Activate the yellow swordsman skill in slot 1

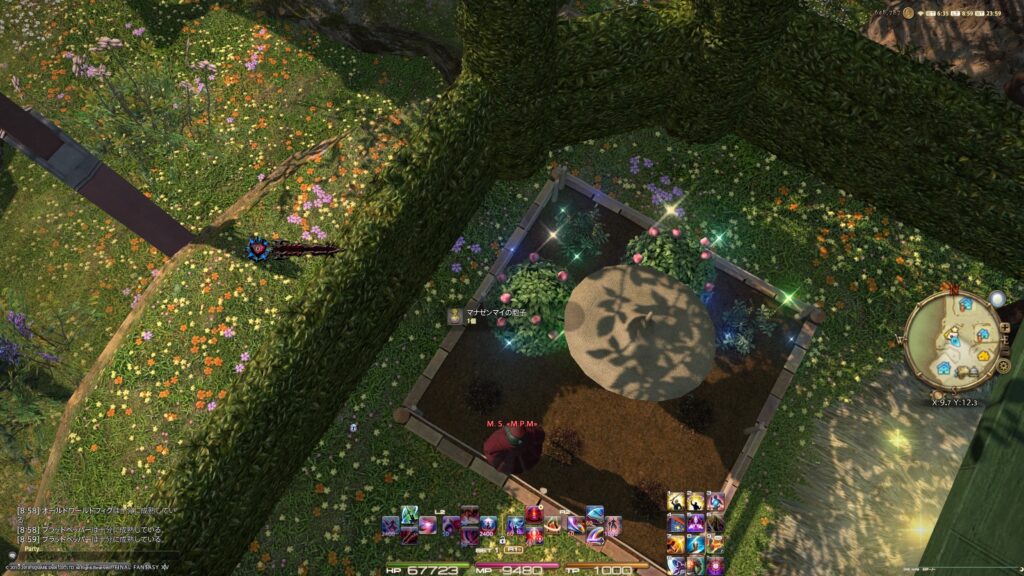click(x=677, y=501)
